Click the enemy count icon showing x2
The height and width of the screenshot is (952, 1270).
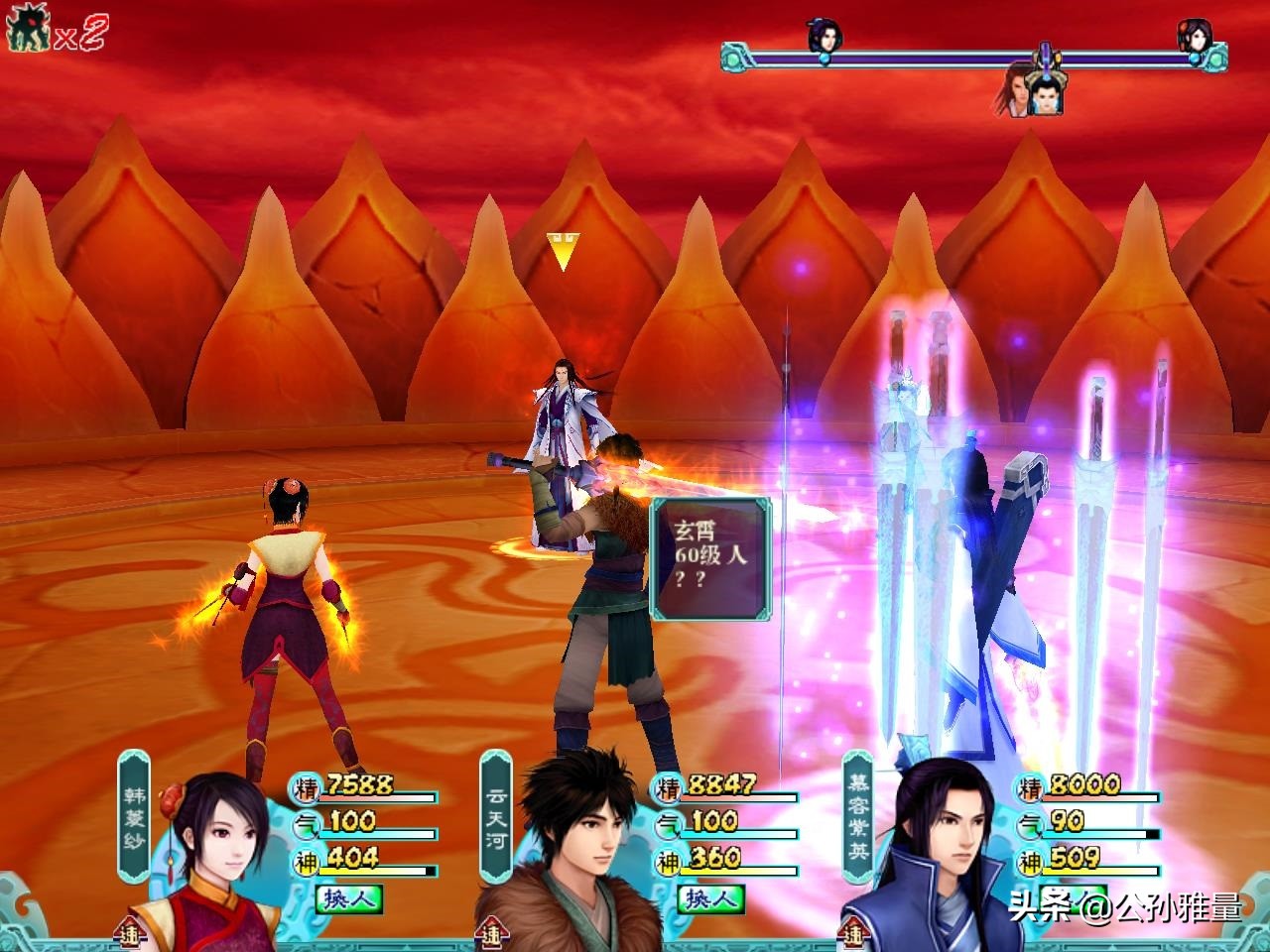56,34
